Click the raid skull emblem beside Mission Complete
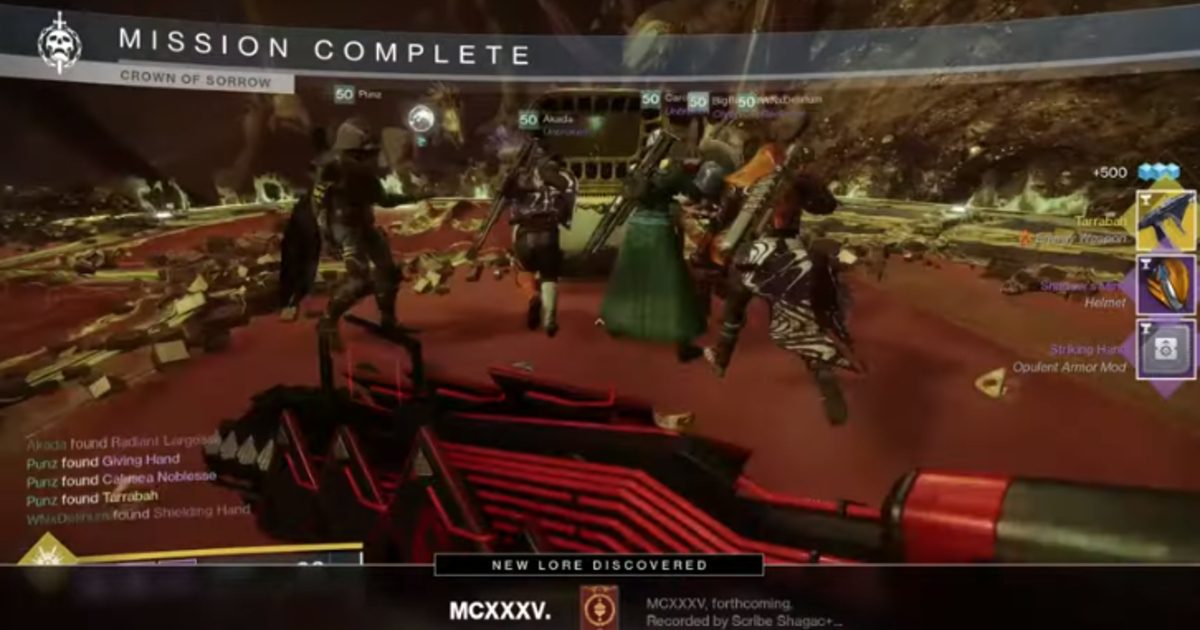 [x=59, y=43]
